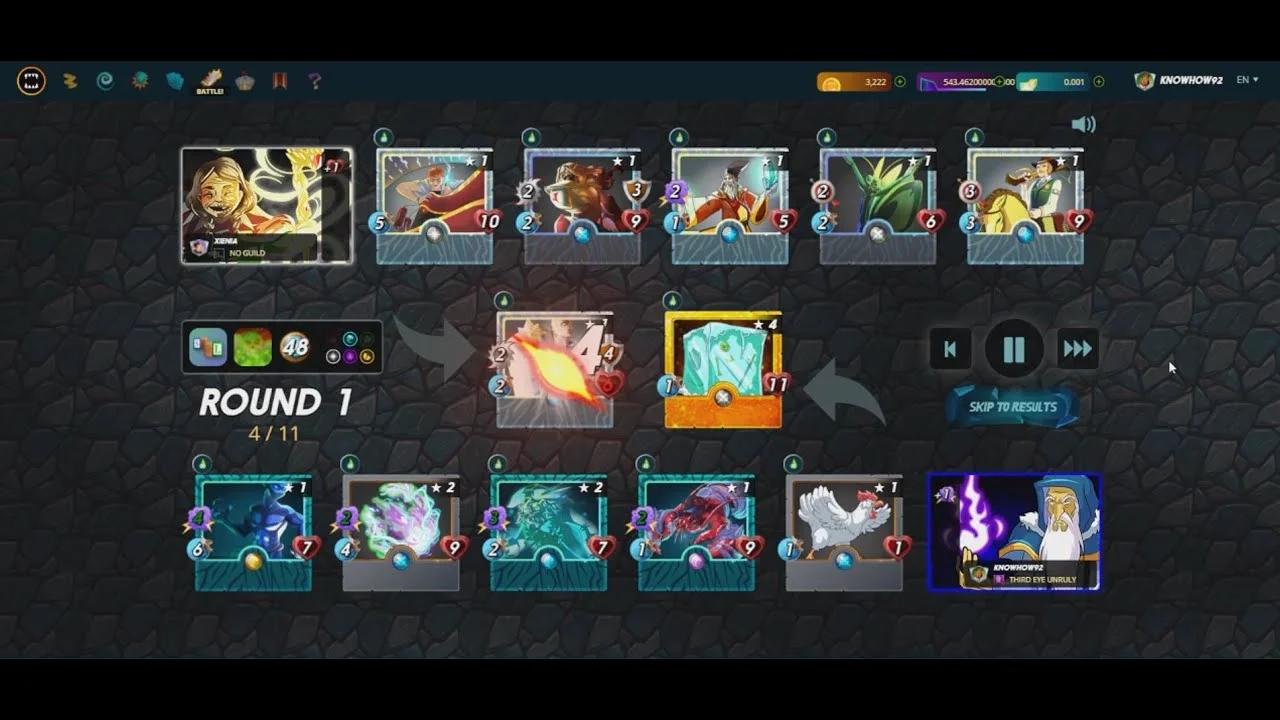Inspect the 48 mana cap indicator
The width and height of the screenshot is (1280, 720).
pos(293,344)
